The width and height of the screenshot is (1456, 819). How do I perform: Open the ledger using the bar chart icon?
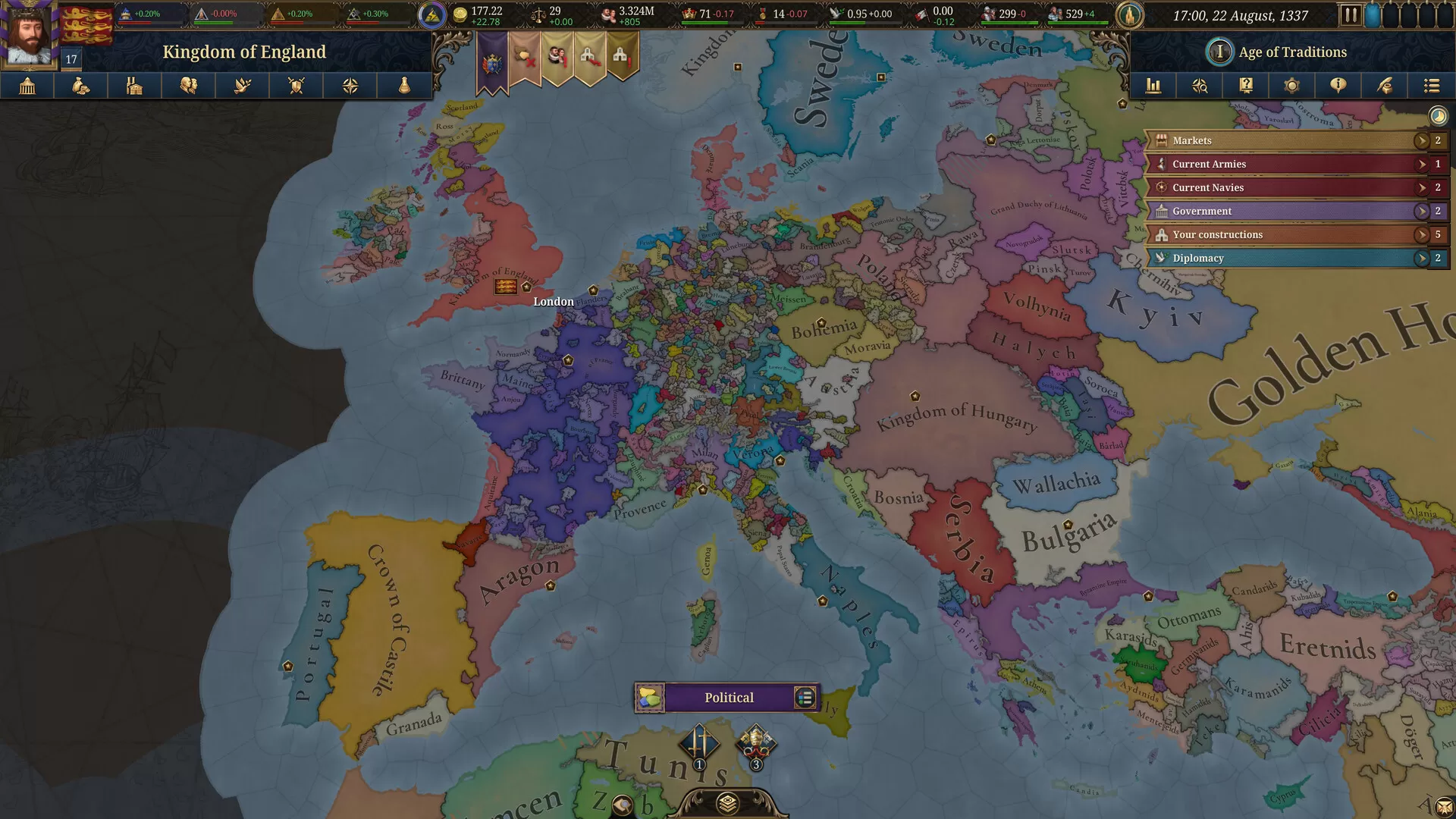click(x=1153, y=85)
